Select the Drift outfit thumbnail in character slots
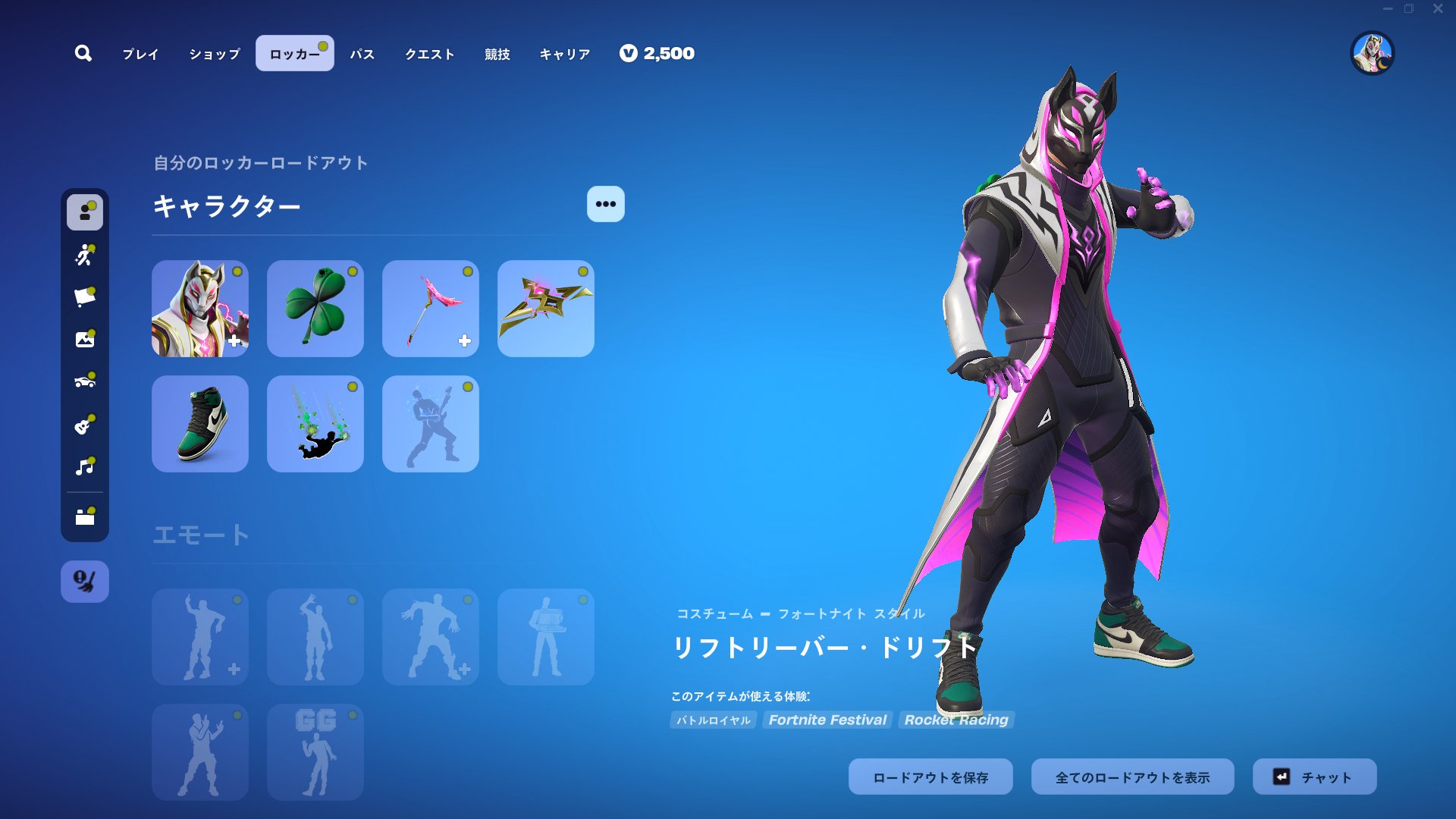This screenshot has width=1456, height=819. (199, 309)
